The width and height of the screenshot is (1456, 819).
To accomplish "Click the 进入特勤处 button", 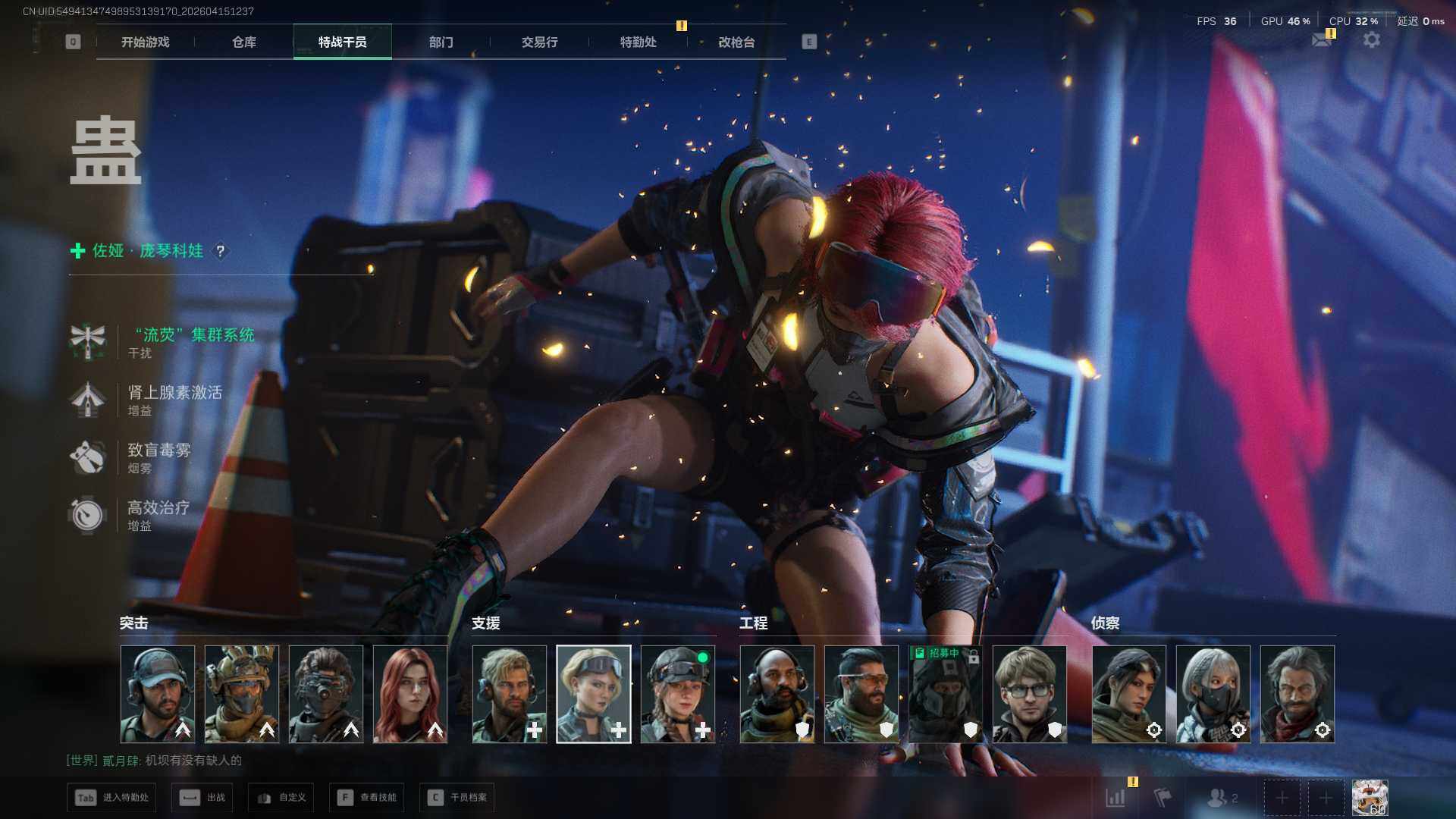I will [111, 798].
